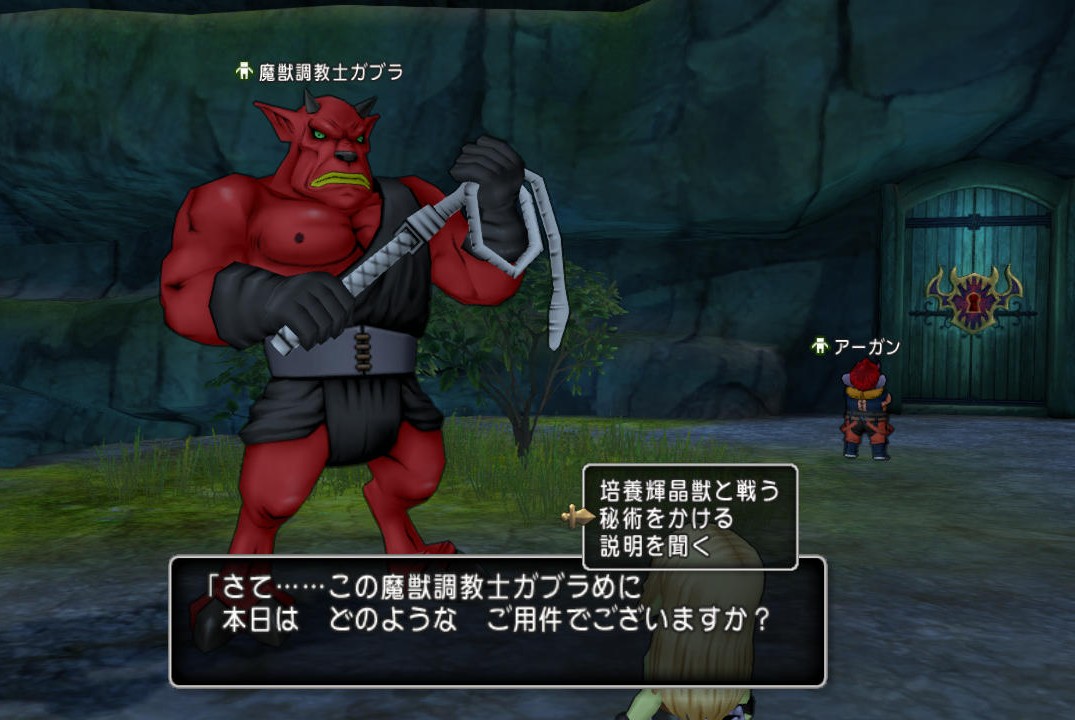Select the 秘術をかける option
Image resolution: width=1075 pixels, height=720 pixels.
click(x=666, y=518)
